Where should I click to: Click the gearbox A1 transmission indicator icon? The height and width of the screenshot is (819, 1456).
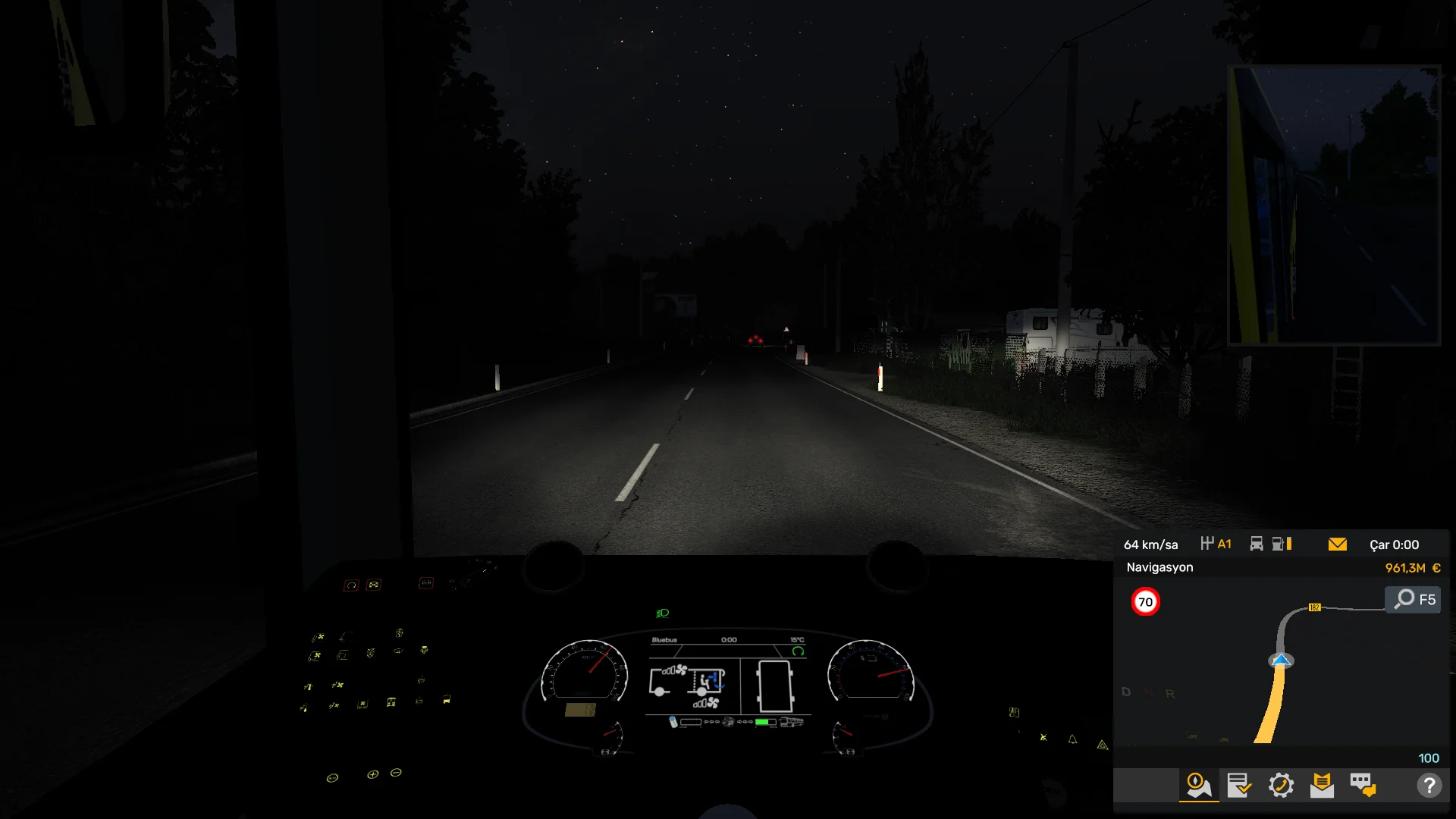point(1217,544)
